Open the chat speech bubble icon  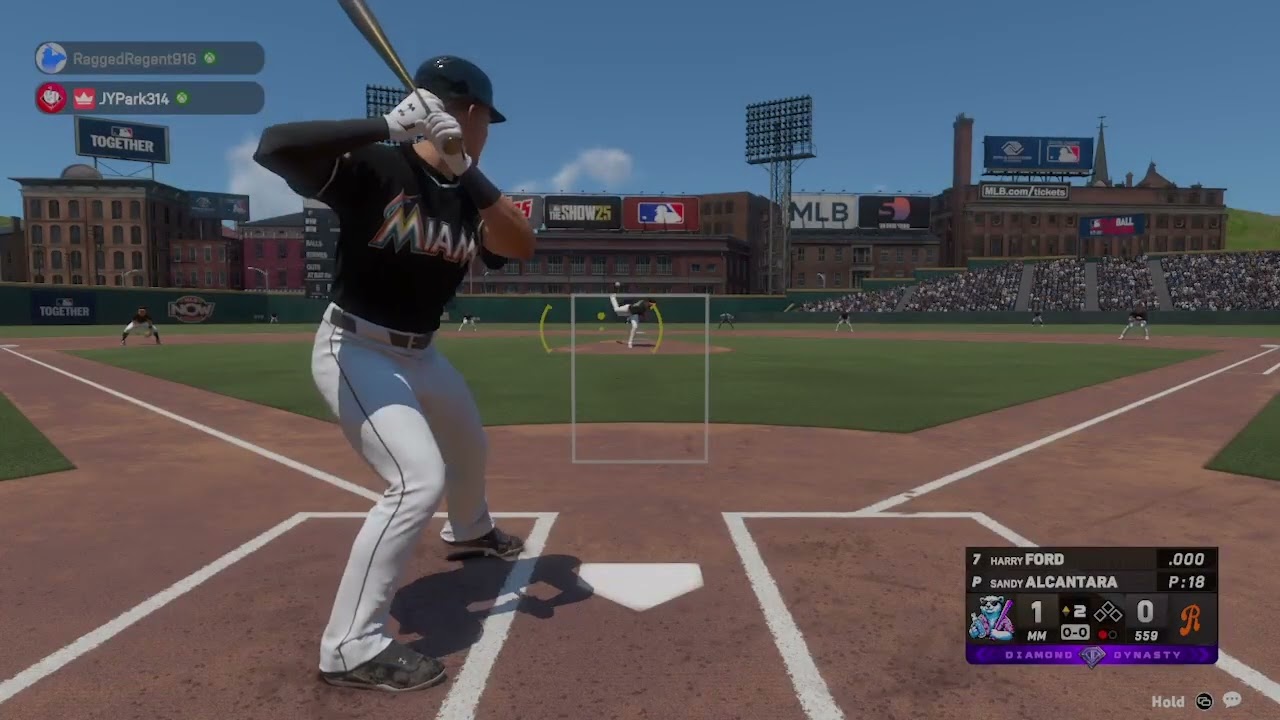coord(1231,701)
